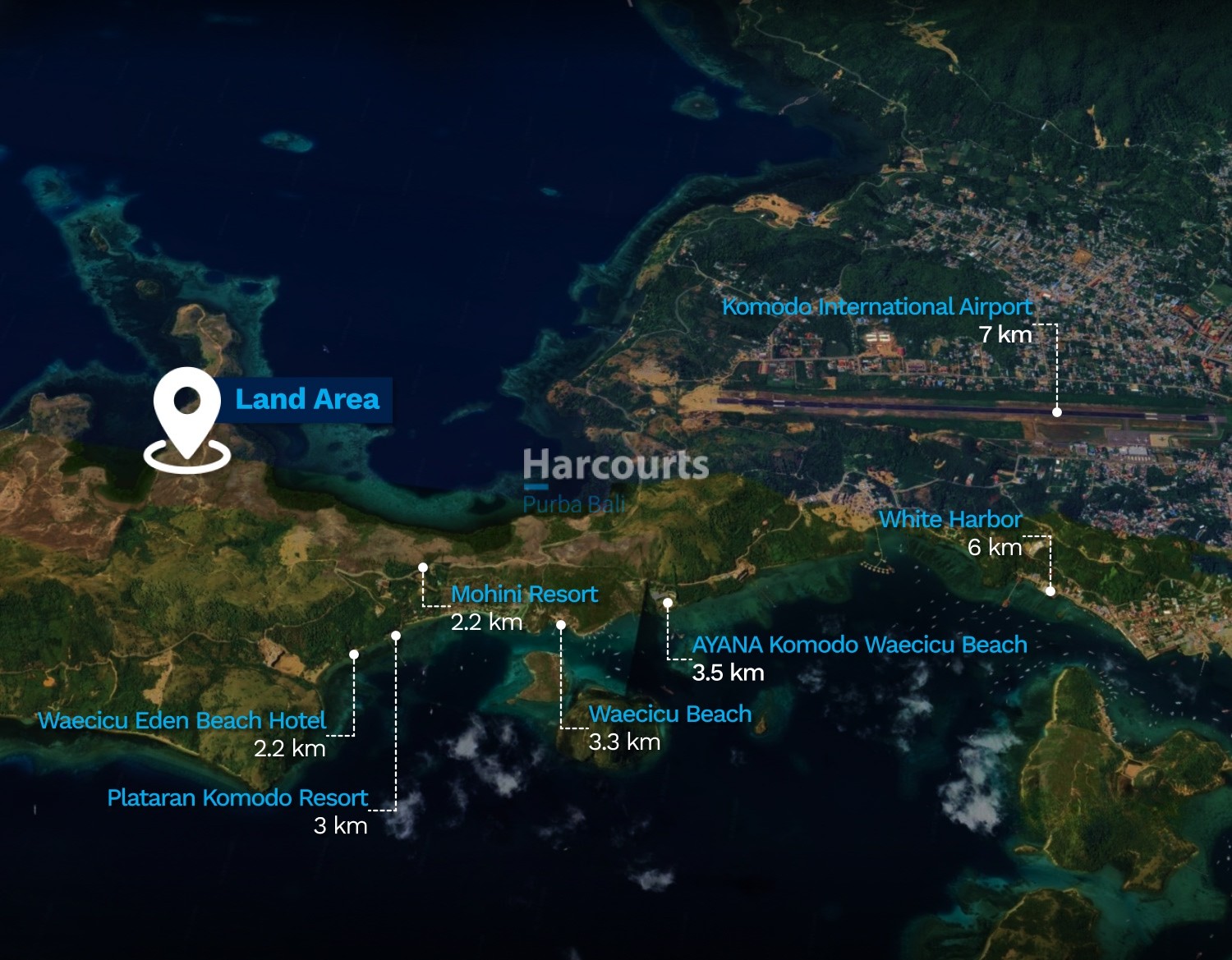1232x960 pixels.
Task: Choose the Komodo International Airport label
Action: click(x=876, y=307)
